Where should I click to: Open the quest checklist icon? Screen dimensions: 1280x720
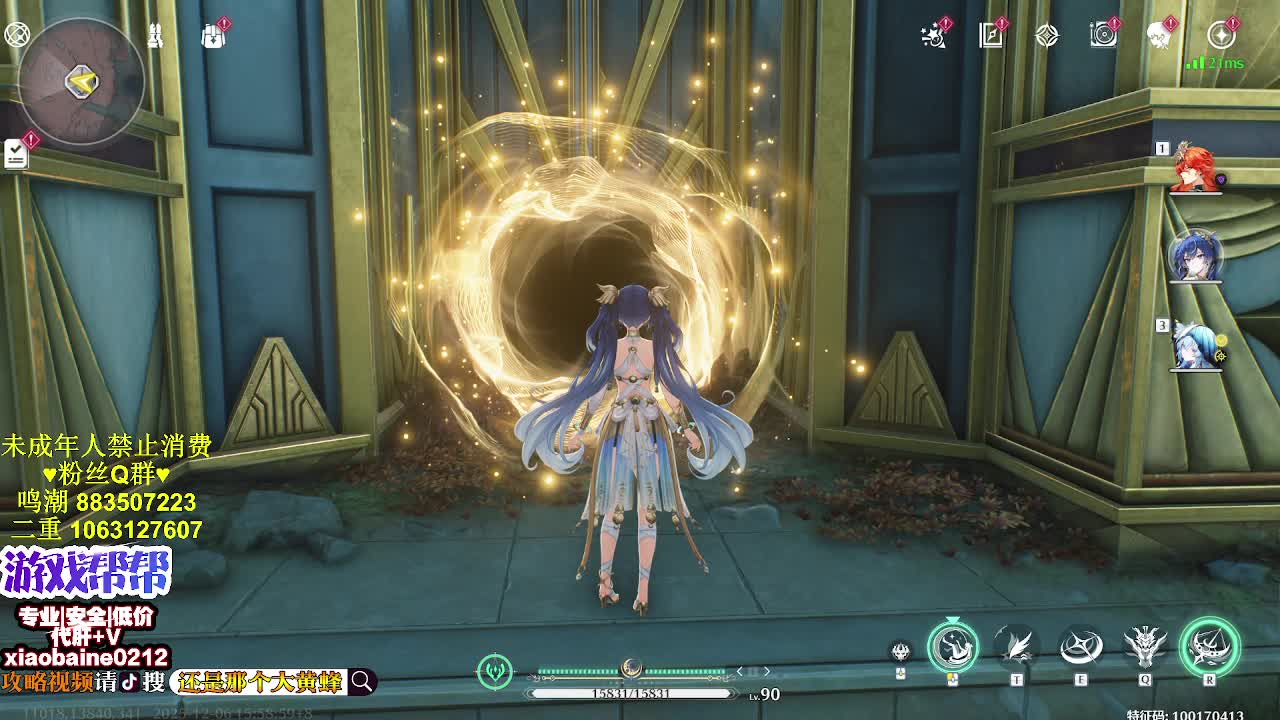pyautogui.click(x=17, y=153)
